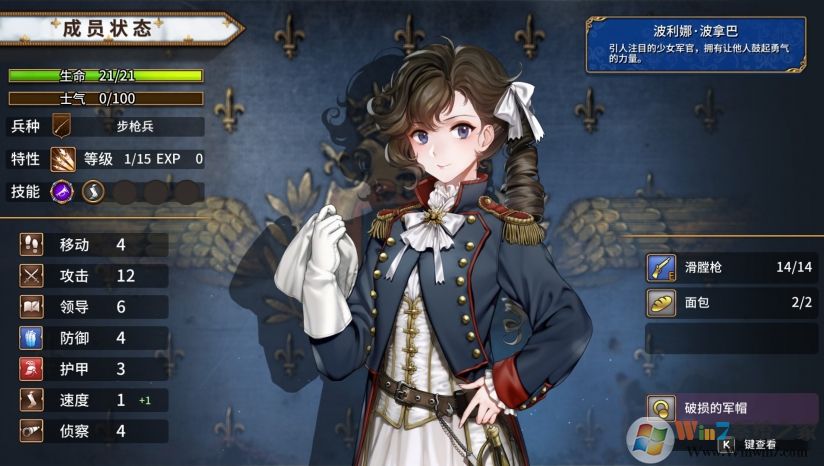Select the 滑膛枪 musket weapon slot

tap(732, 268)
